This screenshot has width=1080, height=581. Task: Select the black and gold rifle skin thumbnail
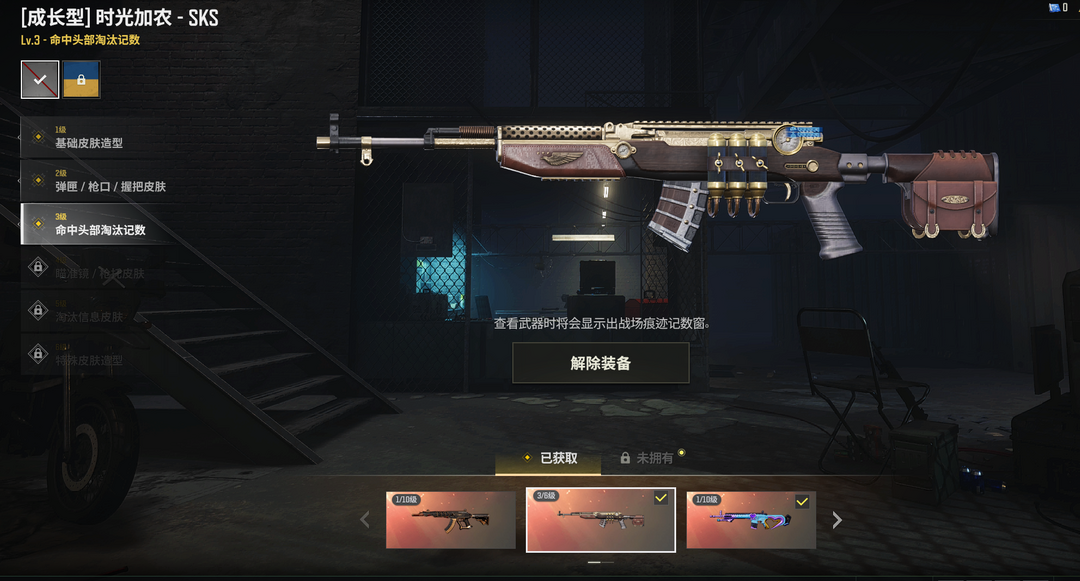451,520
